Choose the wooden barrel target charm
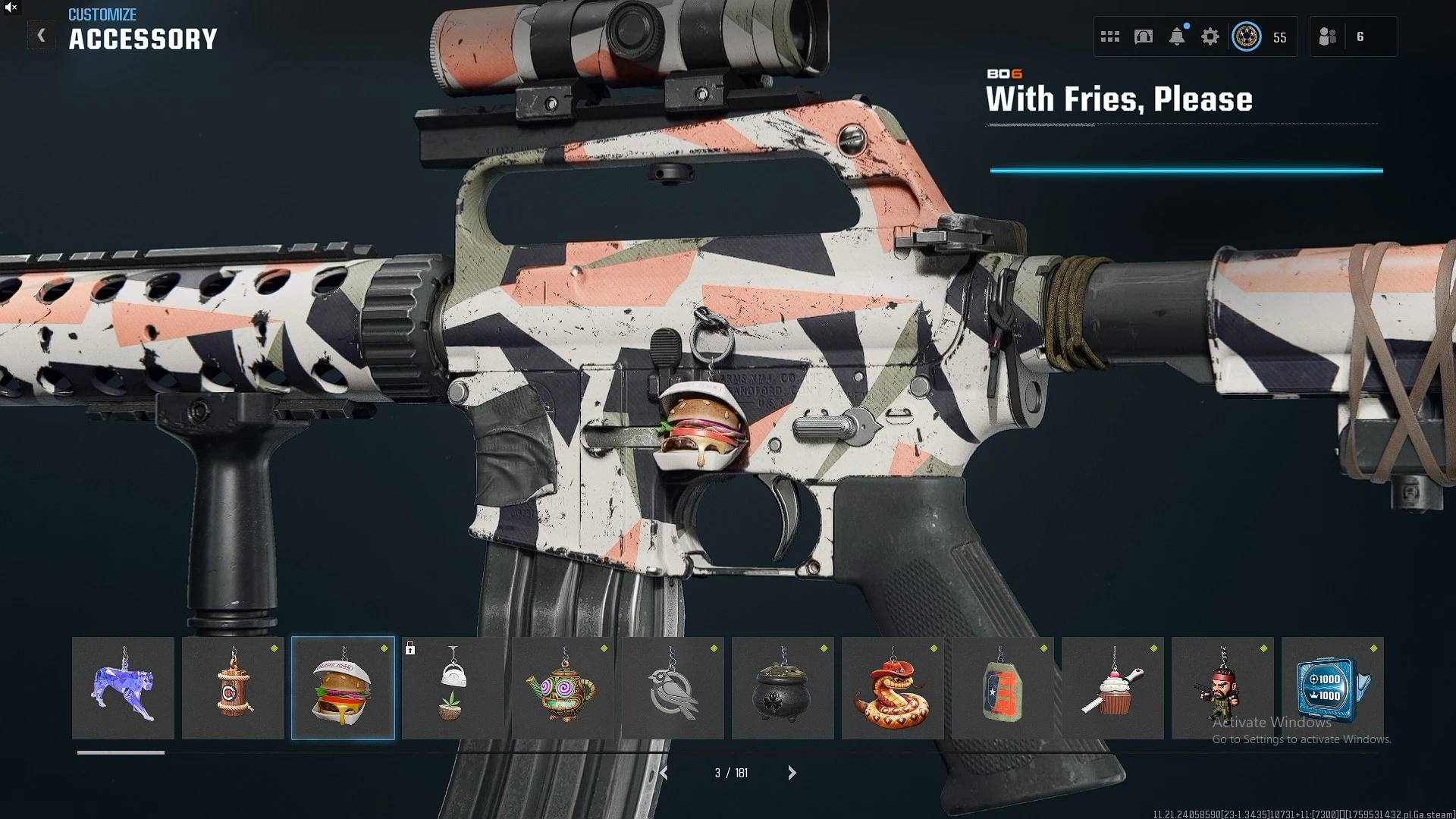This screenshot has height=819, width=1456. [233, 688]
